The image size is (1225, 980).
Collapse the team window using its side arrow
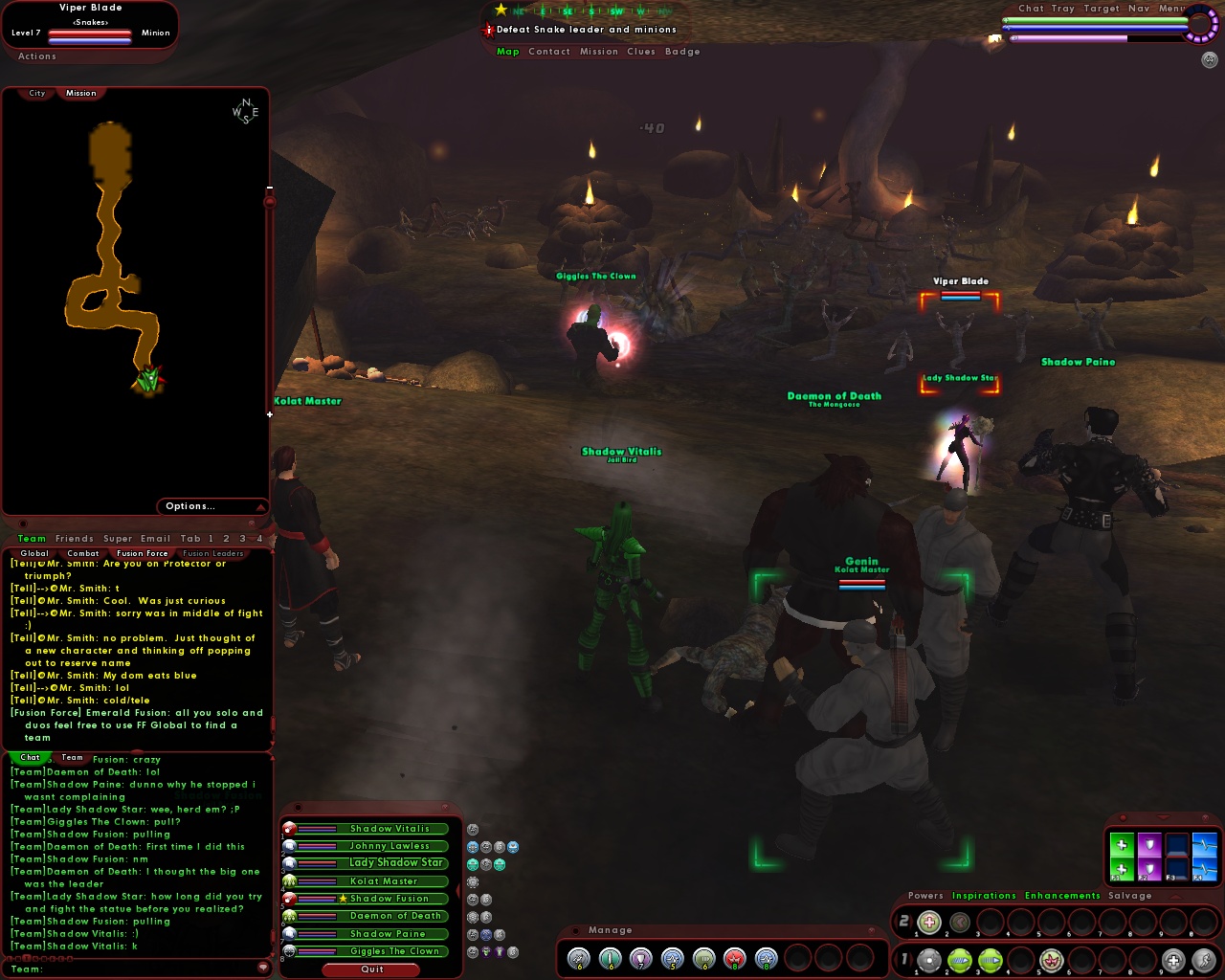(457, 891)
